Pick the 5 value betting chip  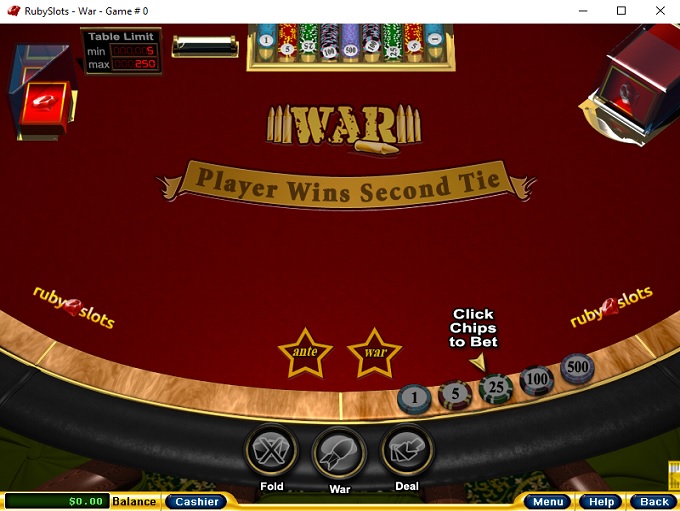pyautogui.click(x=455, y=395)
